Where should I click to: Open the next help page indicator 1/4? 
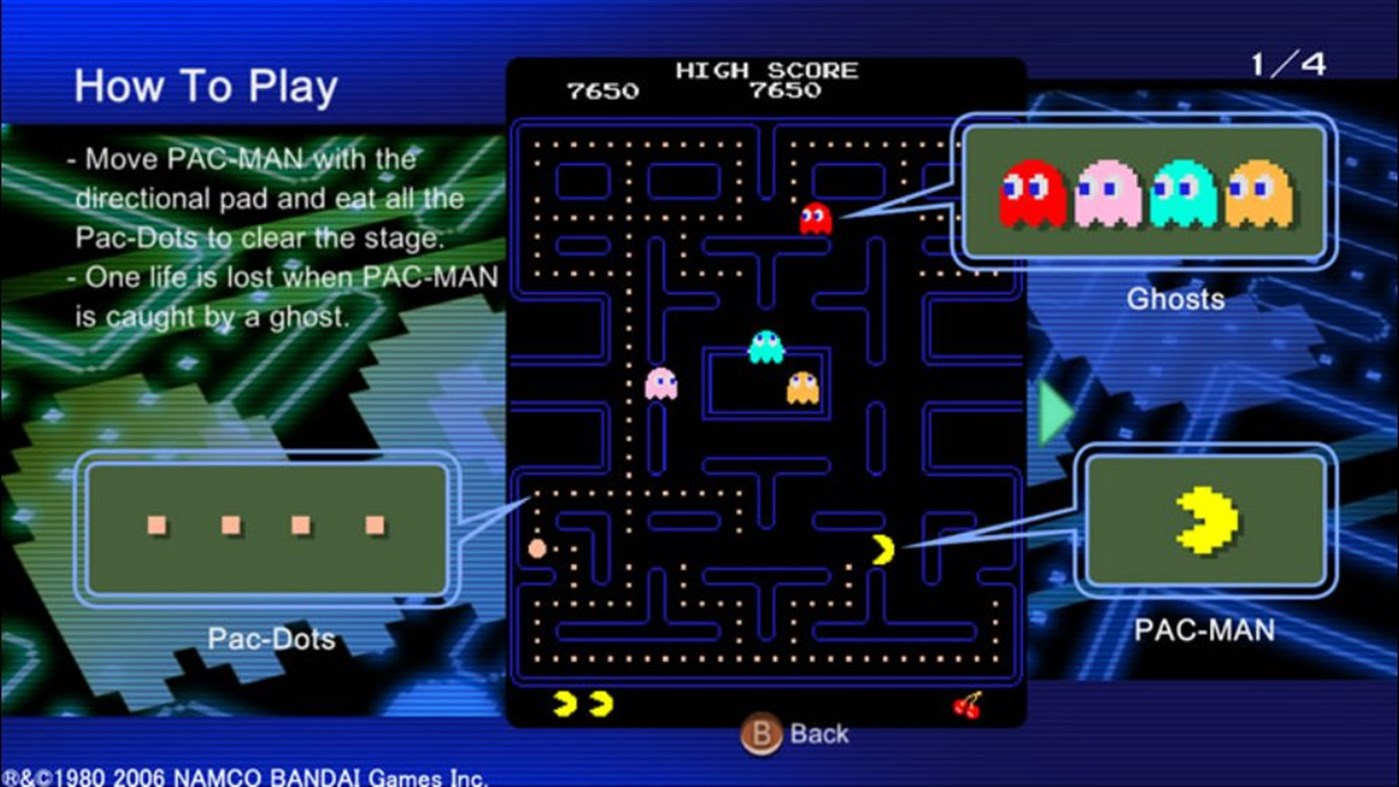coord(1287,63)
